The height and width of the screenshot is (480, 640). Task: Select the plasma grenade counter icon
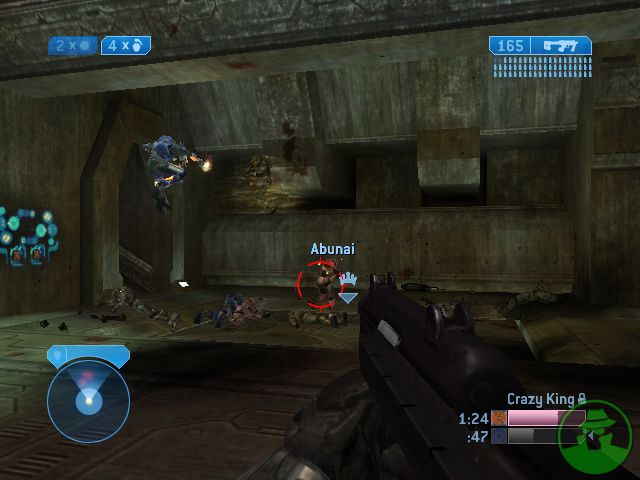(86, 45)
